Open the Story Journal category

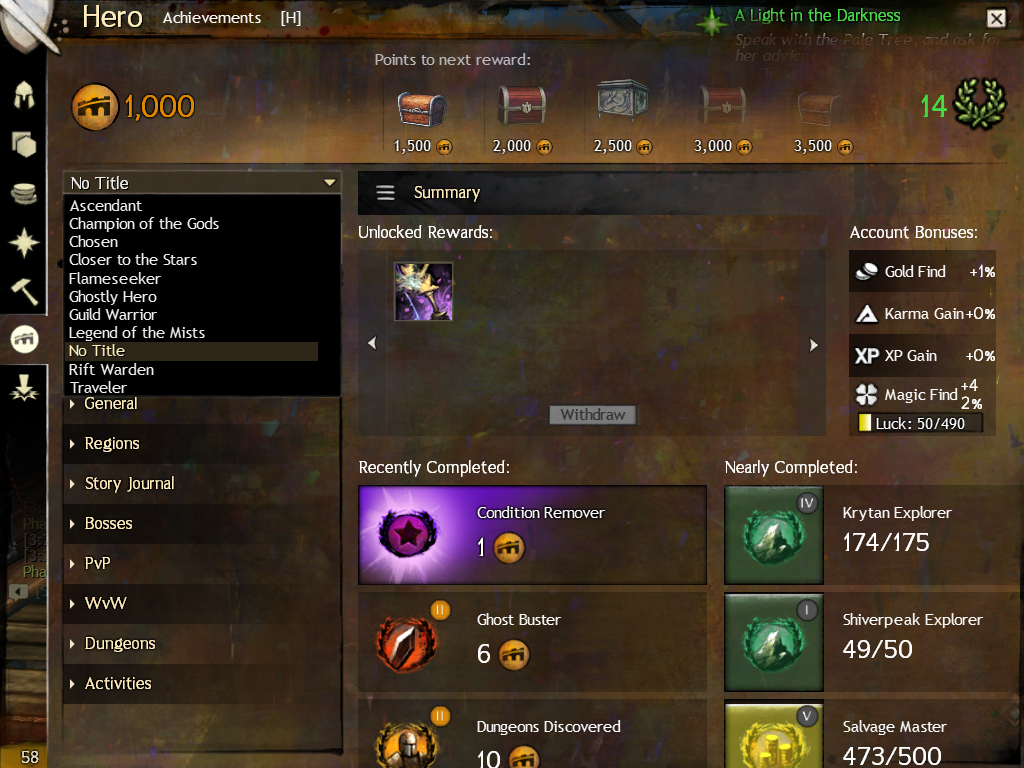[x=129, y=484]
